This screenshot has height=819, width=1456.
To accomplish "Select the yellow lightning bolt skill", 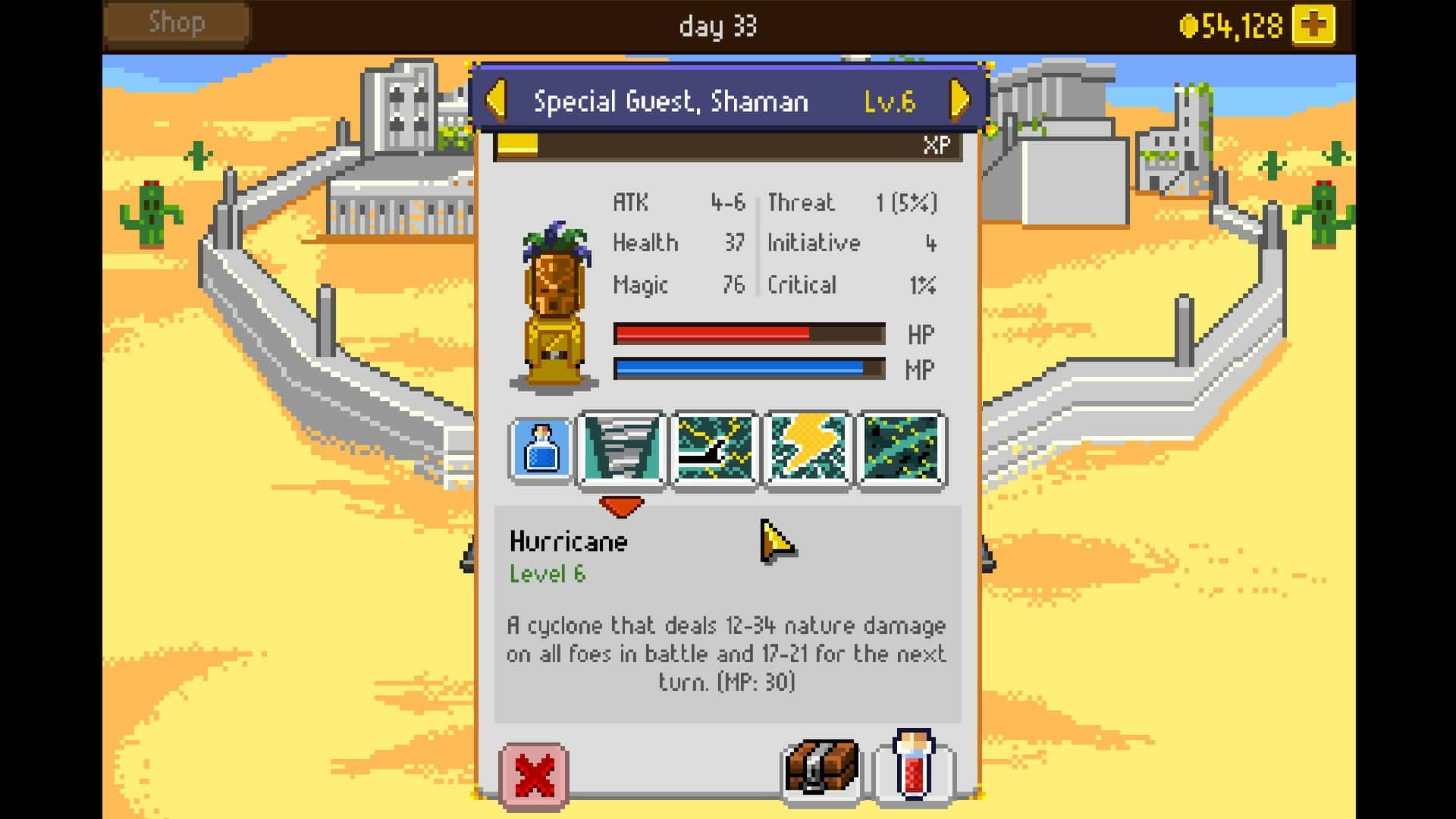I will (x=808, y=449).
